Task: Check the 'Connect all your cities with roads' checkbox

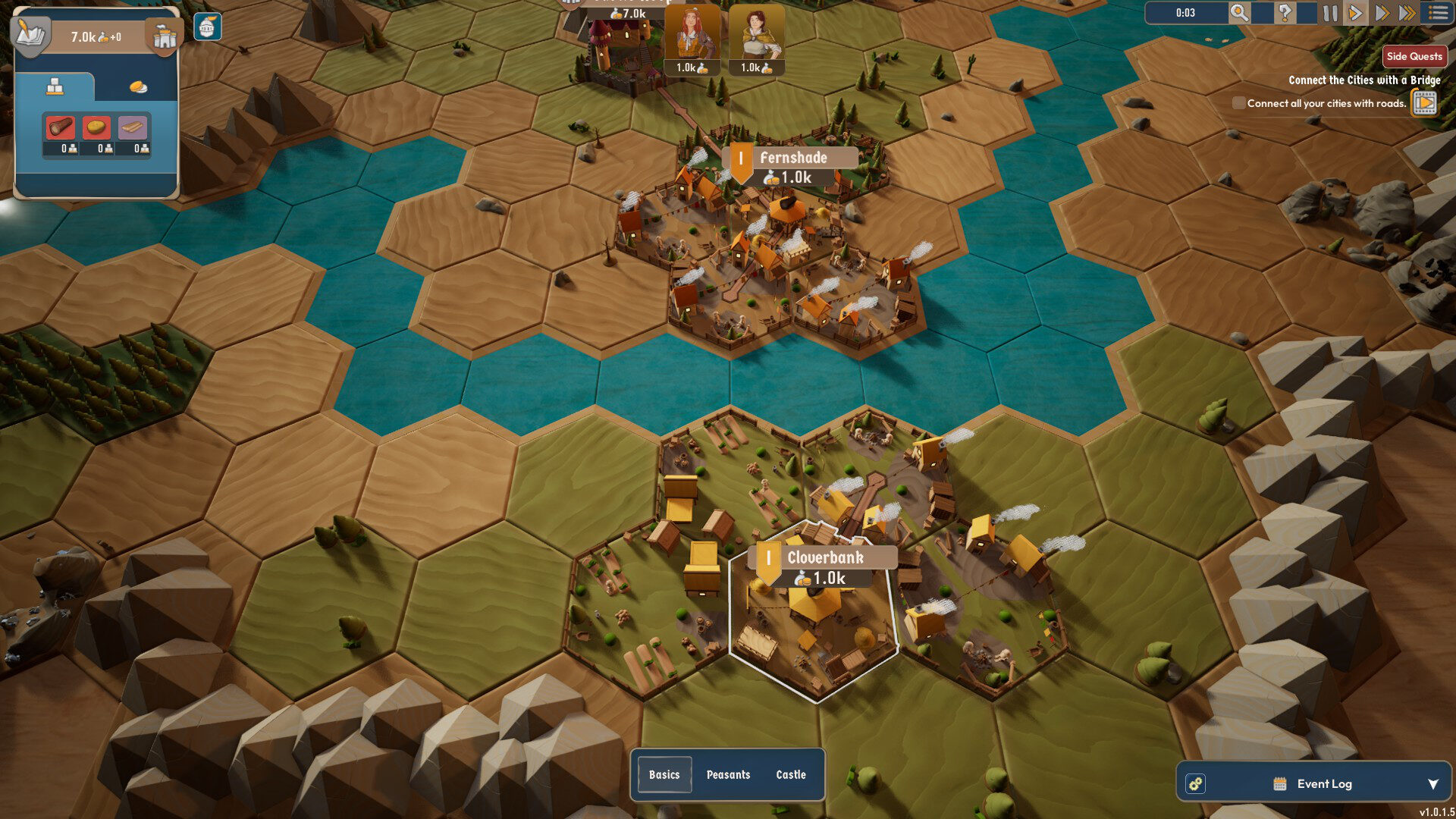Action: tap(1238, 102)
